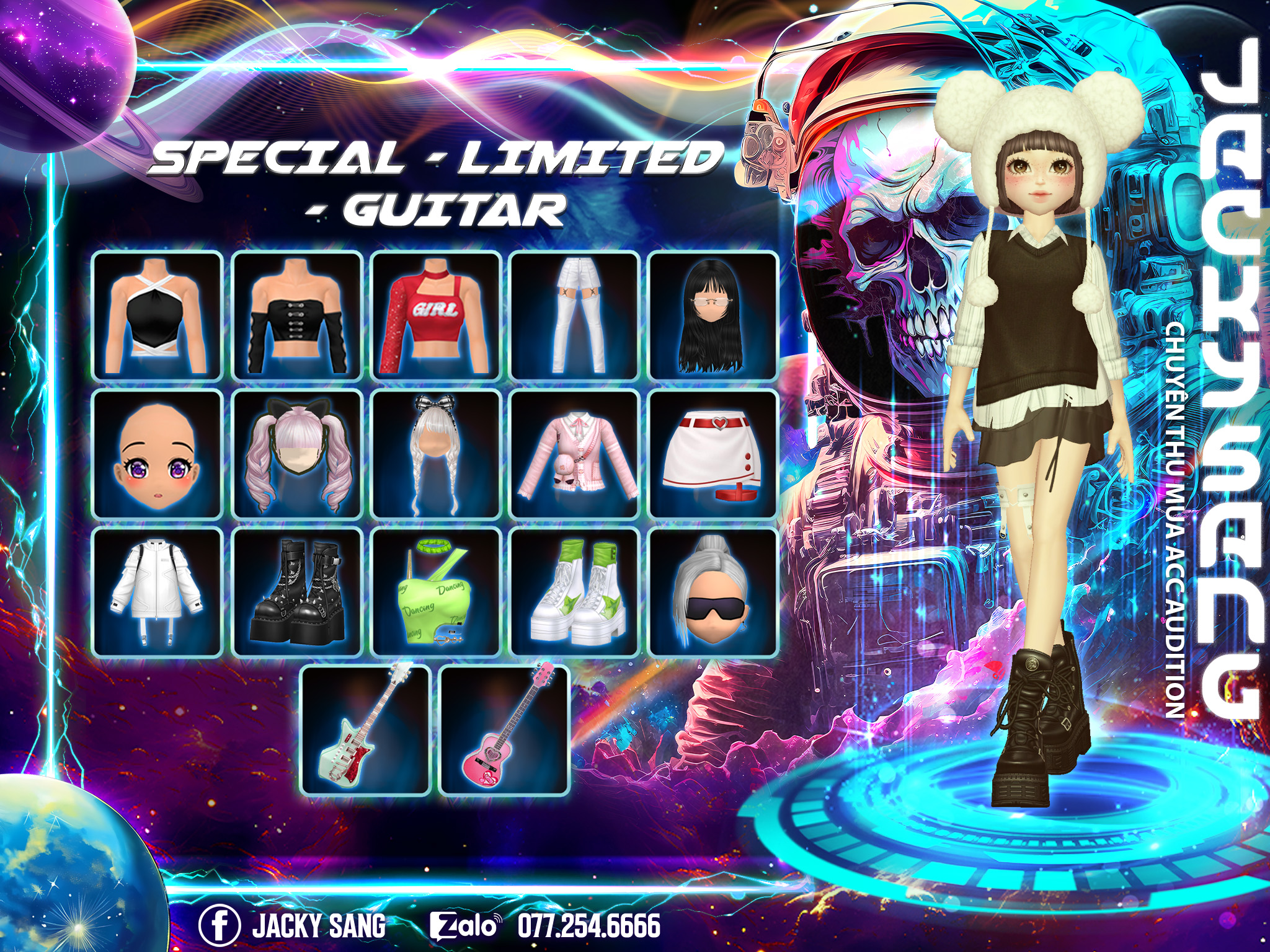Choose the white zip-up jacket
The width and height of the screenshot is (1270, 952).
[158, 593]
